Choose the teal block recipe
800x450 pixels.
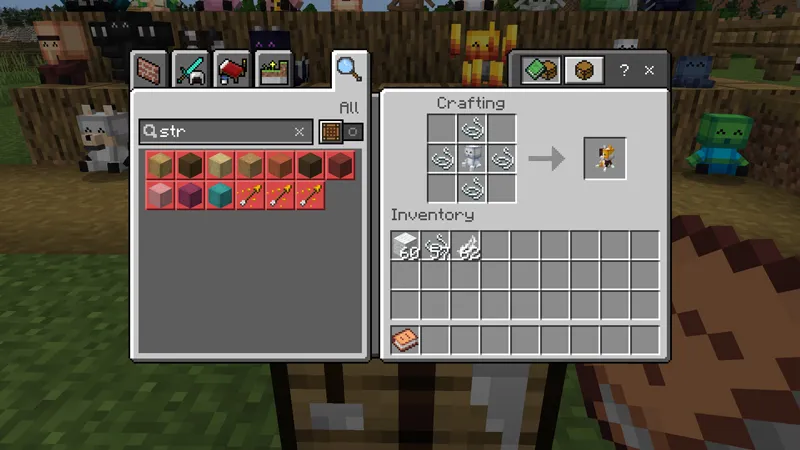[x=219, y=194]
